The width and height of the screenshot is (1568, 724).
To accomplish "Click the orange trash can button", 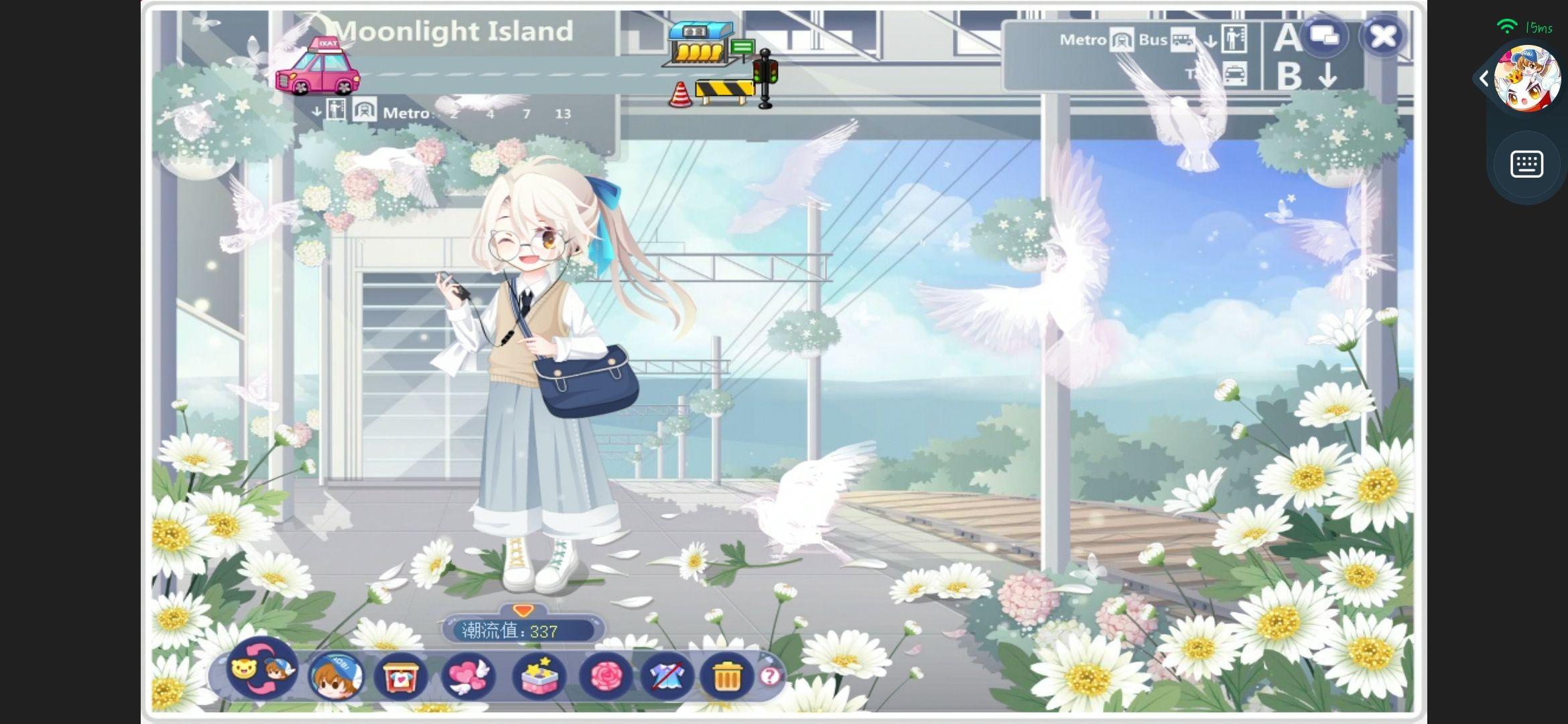I will click(726, 676).
